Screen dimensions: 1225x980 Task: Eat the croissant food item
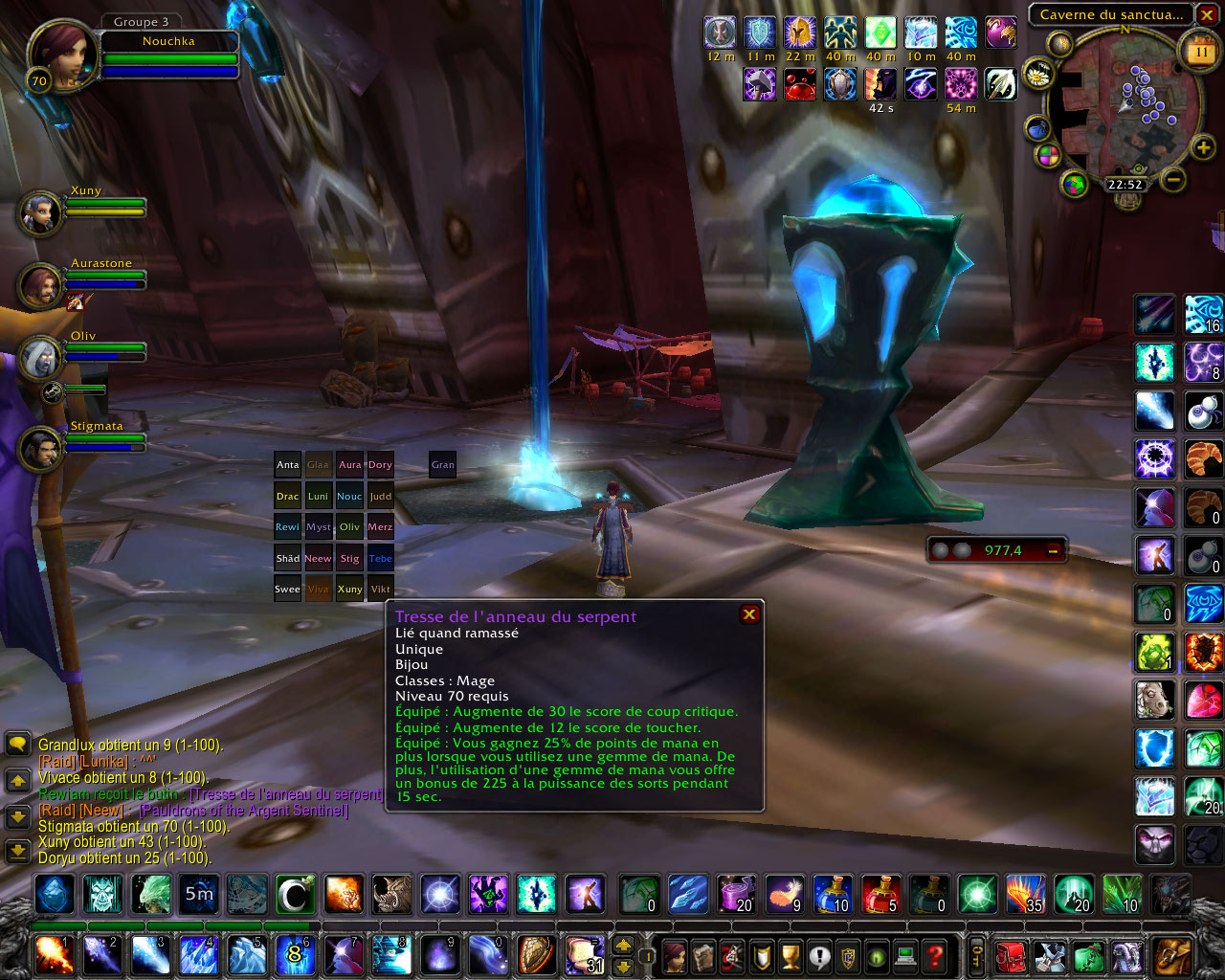1203,459
